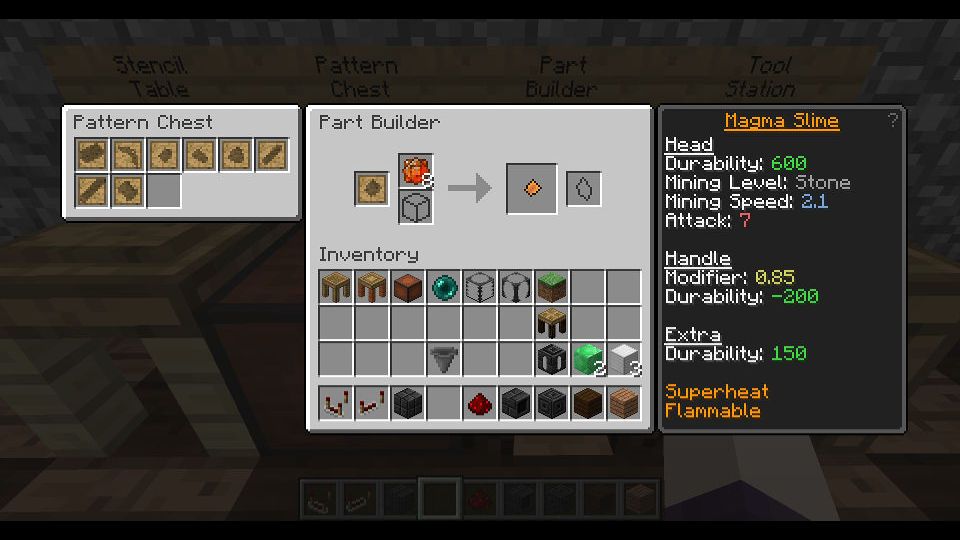960x540 pixels.
Task: Take the orange crafted part output
Action: 532,189
